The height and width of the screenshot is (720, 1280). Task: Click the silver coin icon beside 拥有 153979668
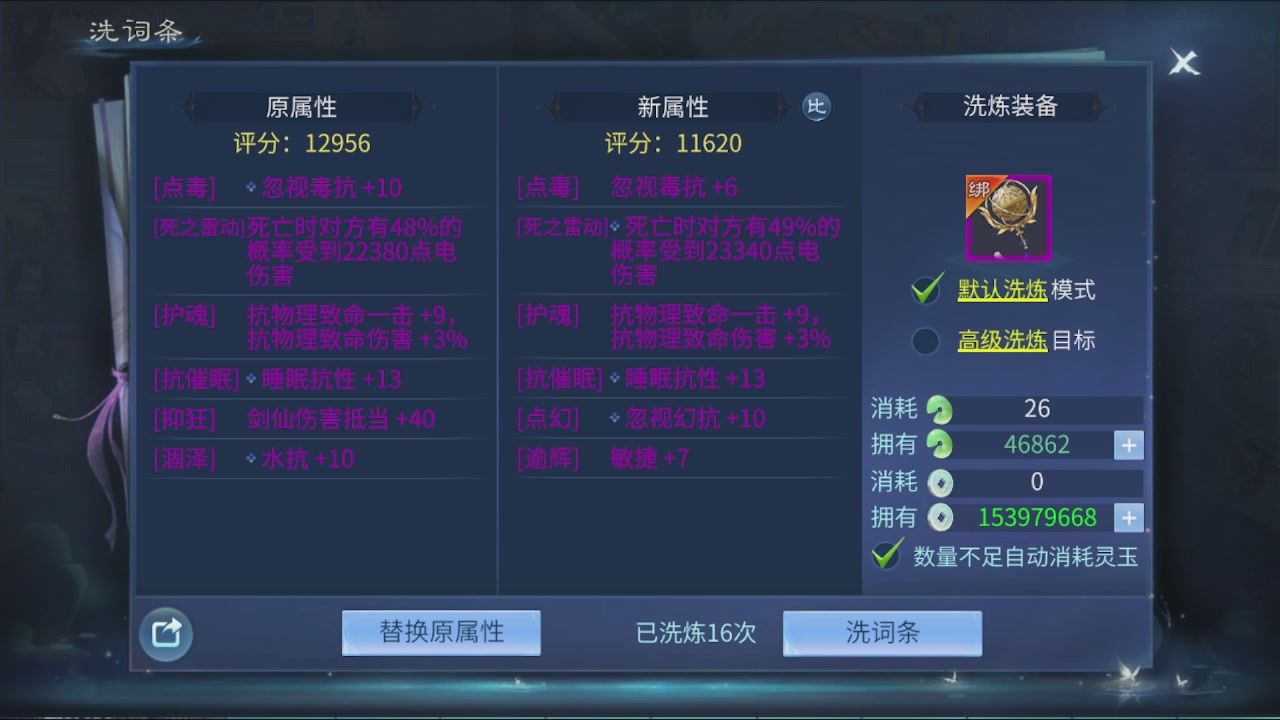[941, 518]
